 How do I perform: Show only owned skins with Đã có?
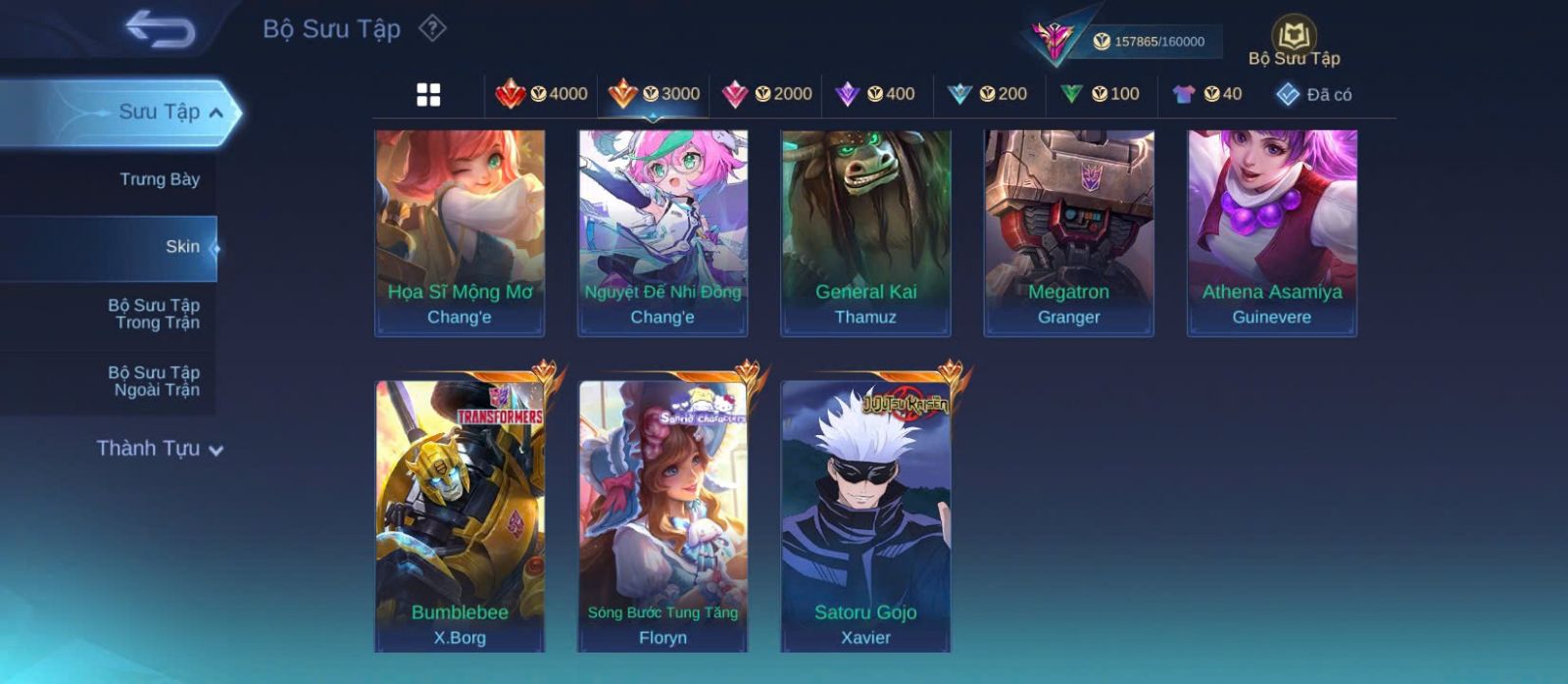[1314, 94]
